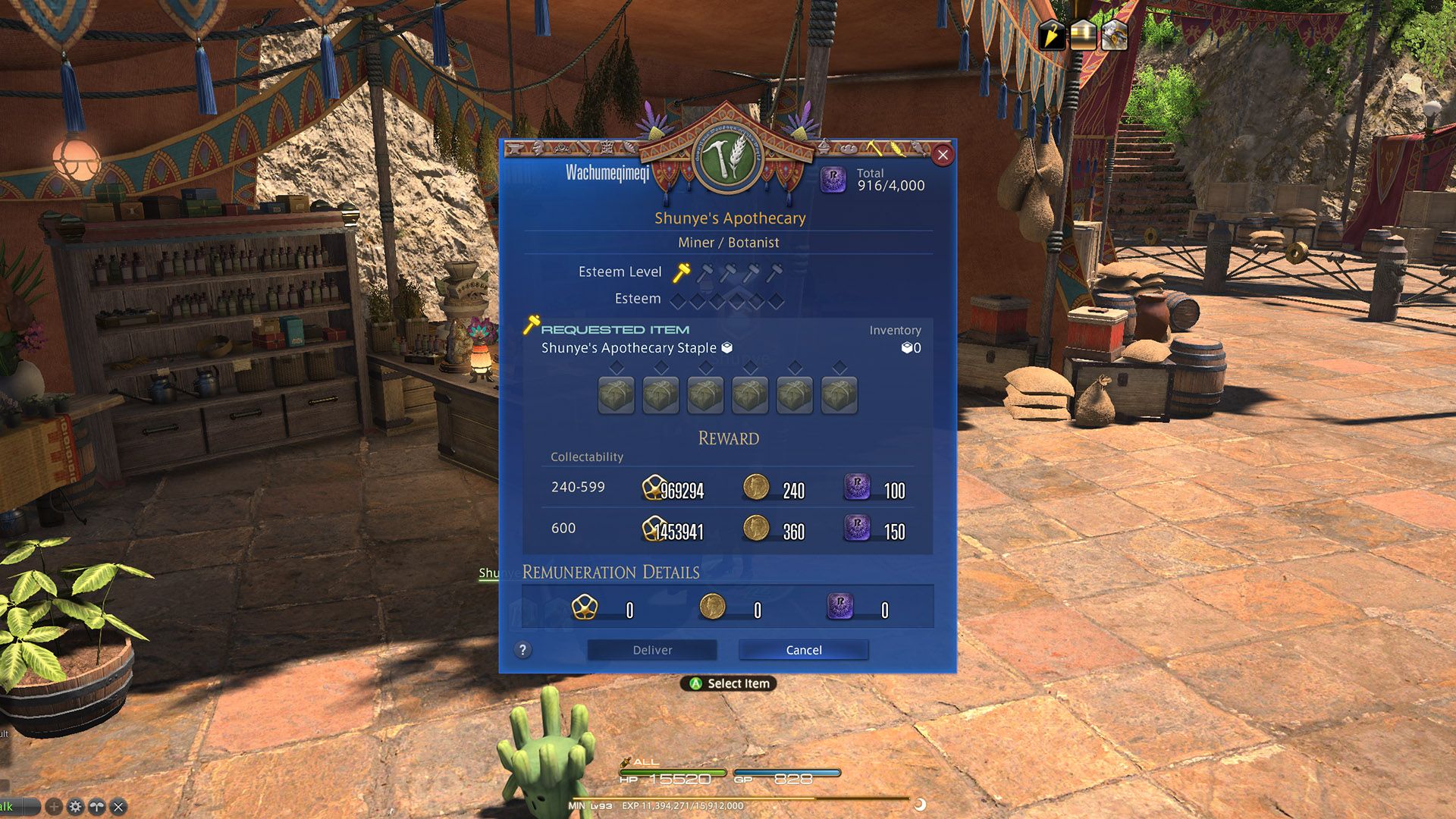Image resolution: width=1456 pixels, height=819 pixels.
Task: Click the Shunye's Apothecary Staple item box icon
Action: pos(726,347)
